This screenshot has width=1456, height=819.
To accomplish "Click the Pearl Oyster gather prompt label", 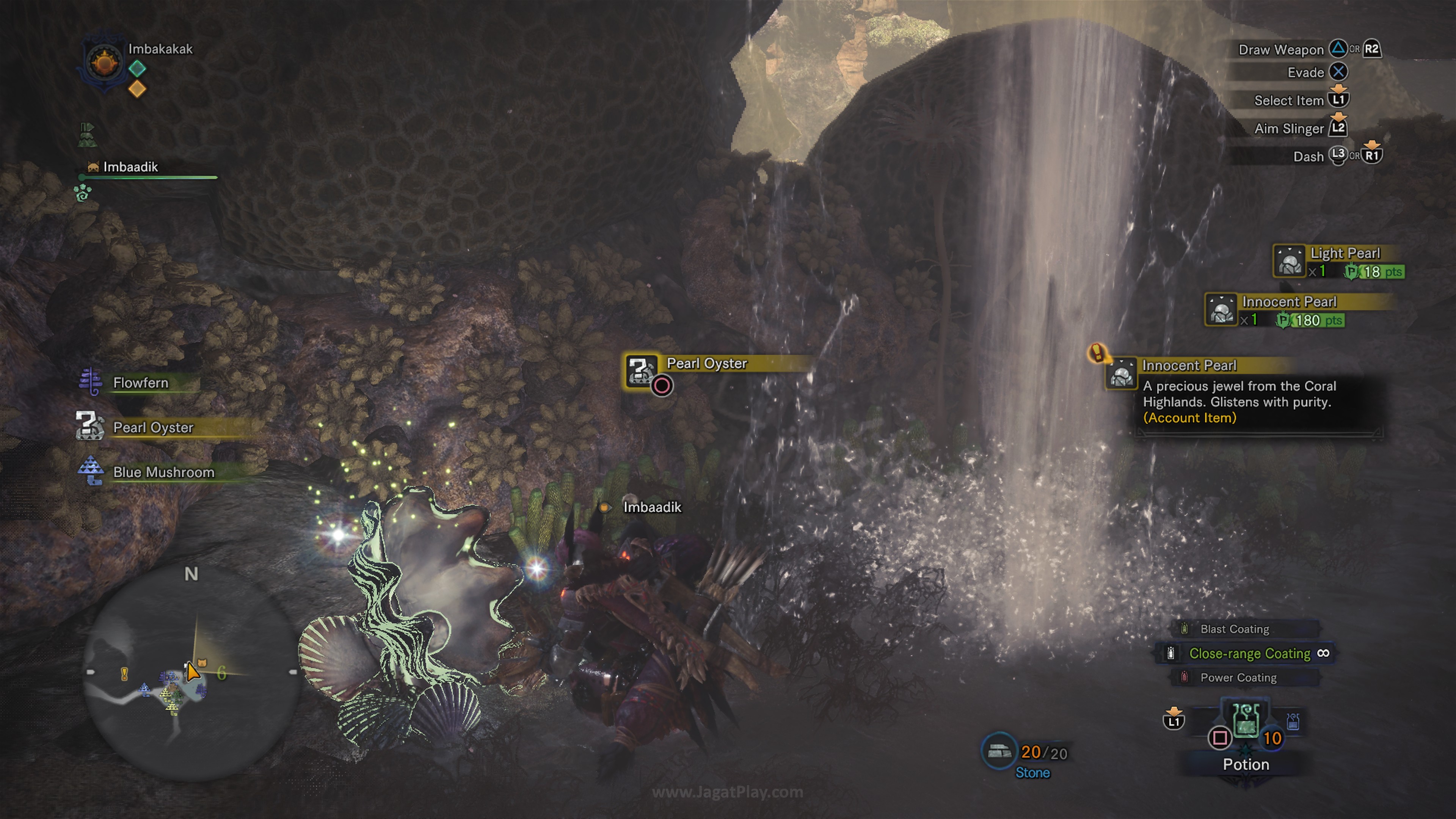I will tap(706, 364).
